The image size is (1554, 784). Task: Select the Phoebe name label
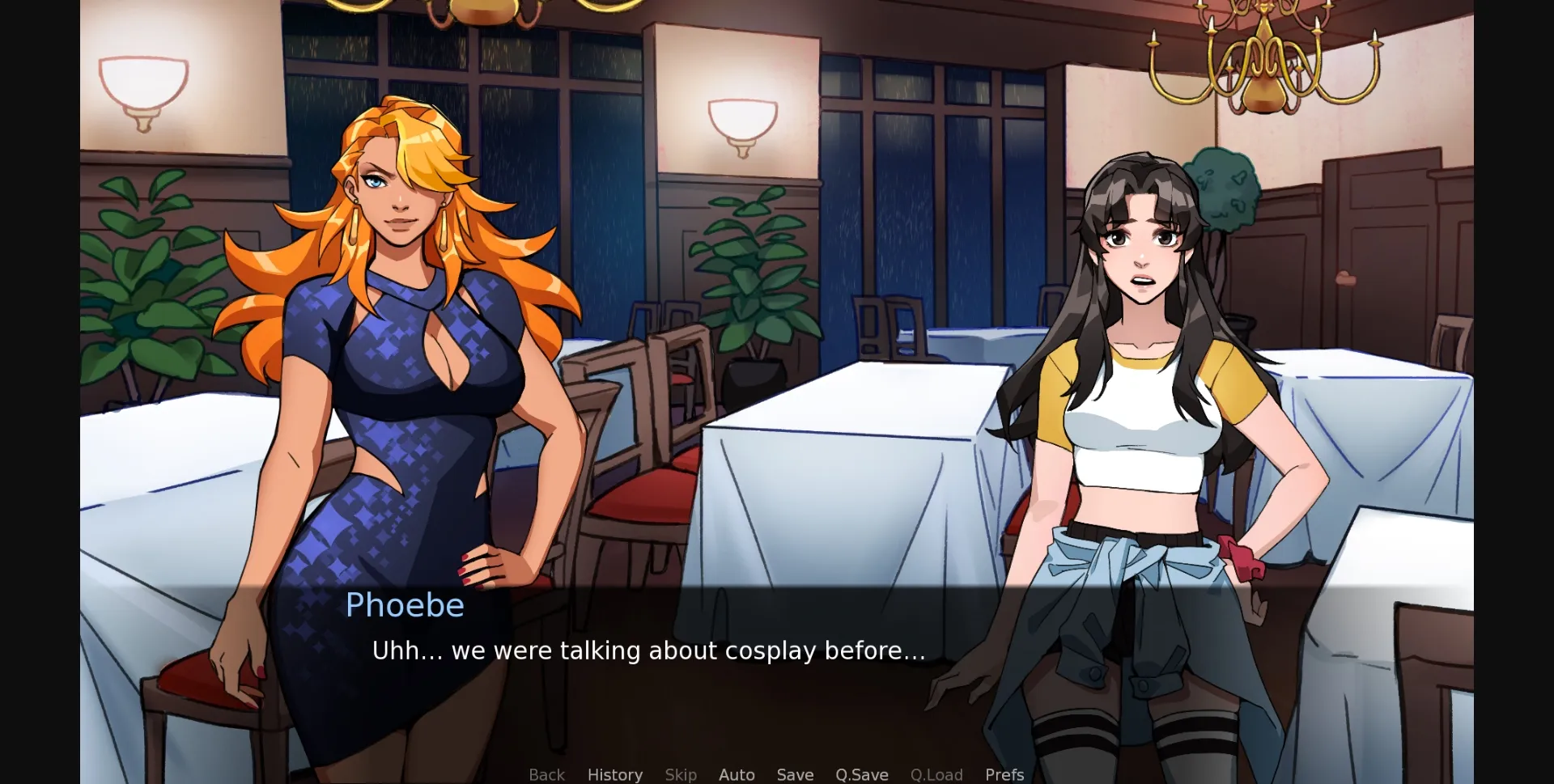(x=405, y=605)
